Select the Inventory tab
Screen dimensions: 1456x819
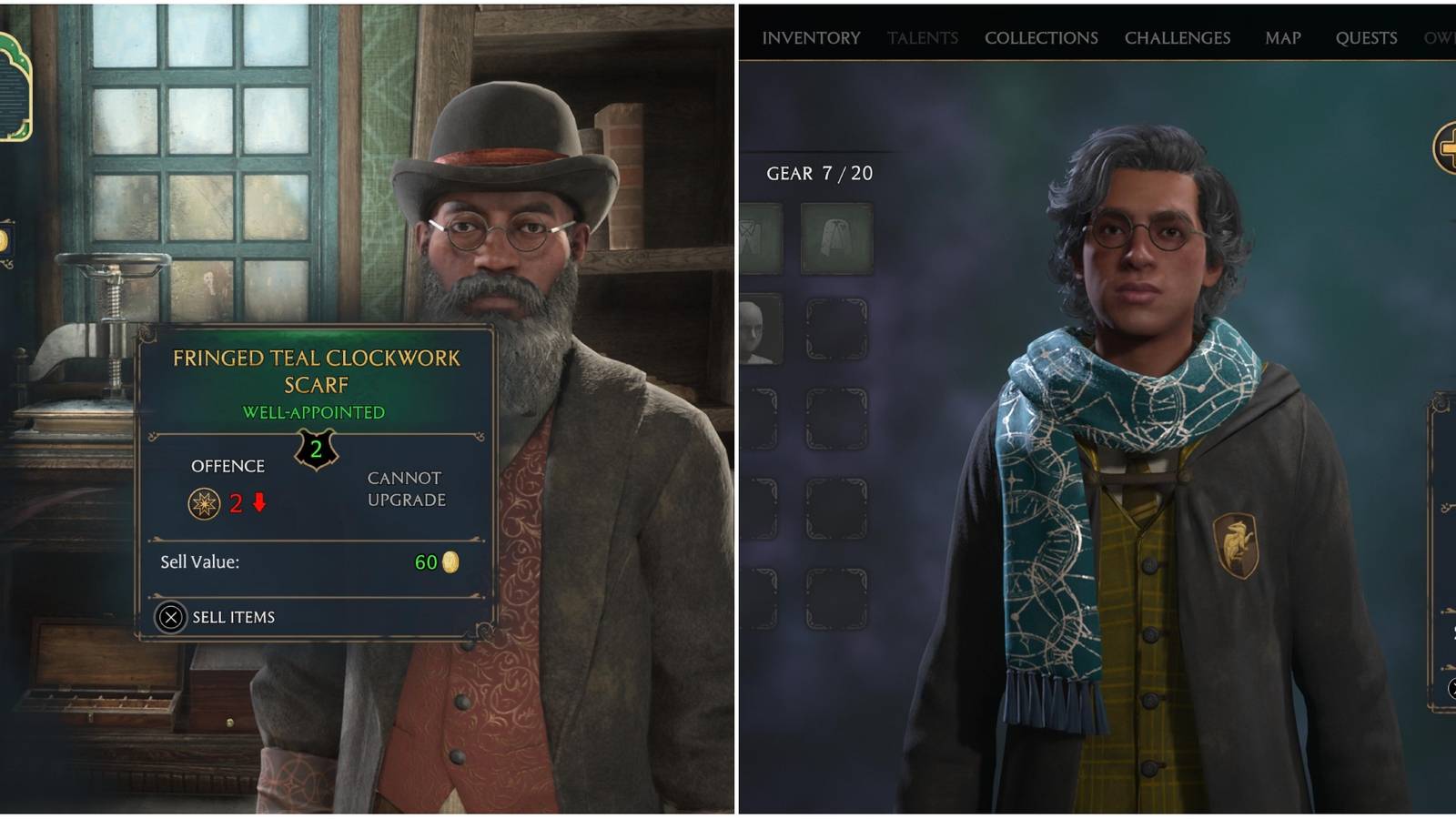[810, 38]
